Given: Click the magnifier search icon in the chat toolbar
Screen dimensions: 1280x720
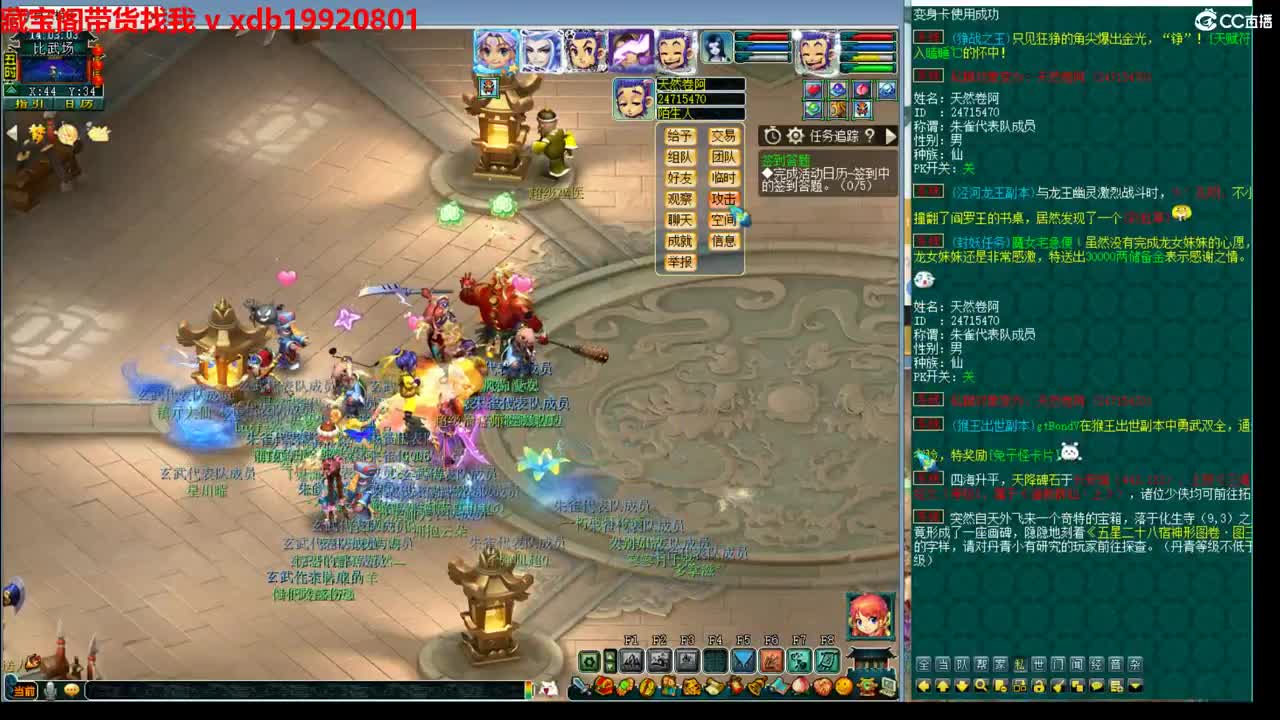Looking at the screenshot, I should tap(979, 686).
